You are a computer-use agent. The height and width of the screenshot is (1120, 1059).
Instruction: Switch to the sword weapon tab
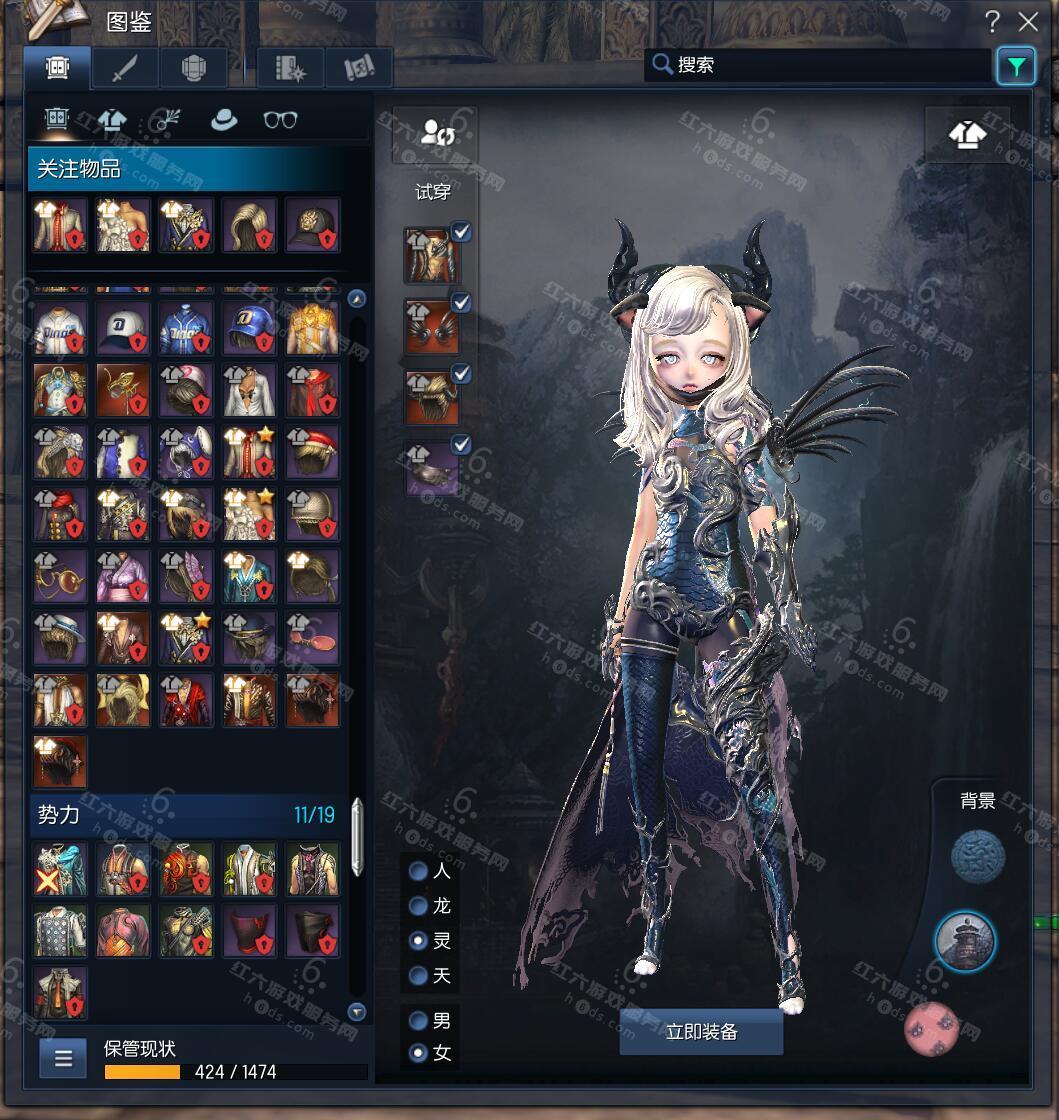(x=126, y=68)
